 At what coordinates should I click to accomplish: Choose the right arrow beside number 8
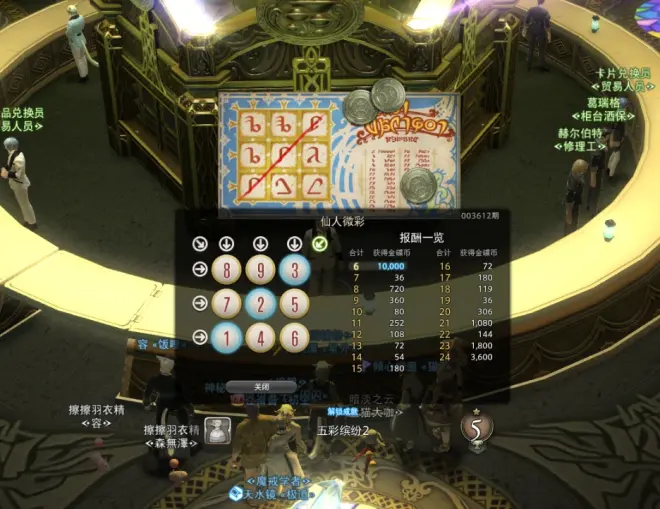[200, 269]
